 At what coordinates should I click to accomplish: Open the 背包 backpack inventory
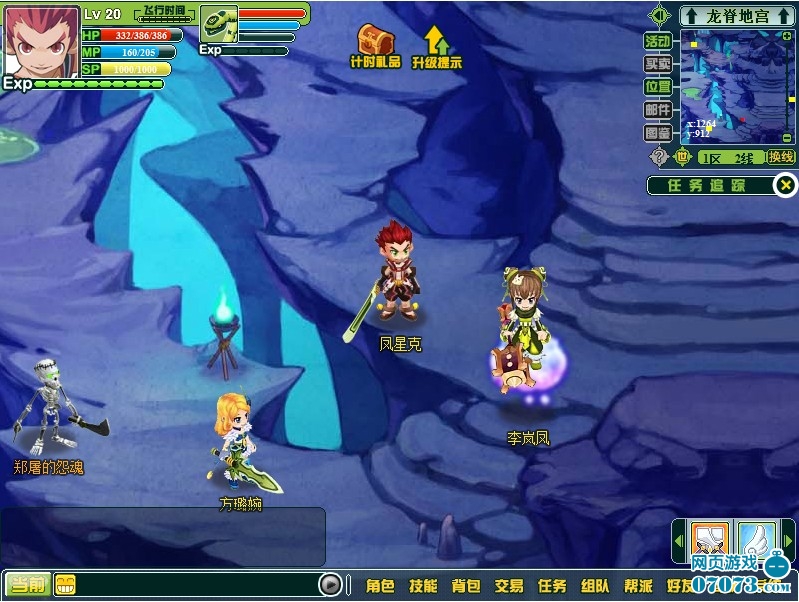pos(466,586)
